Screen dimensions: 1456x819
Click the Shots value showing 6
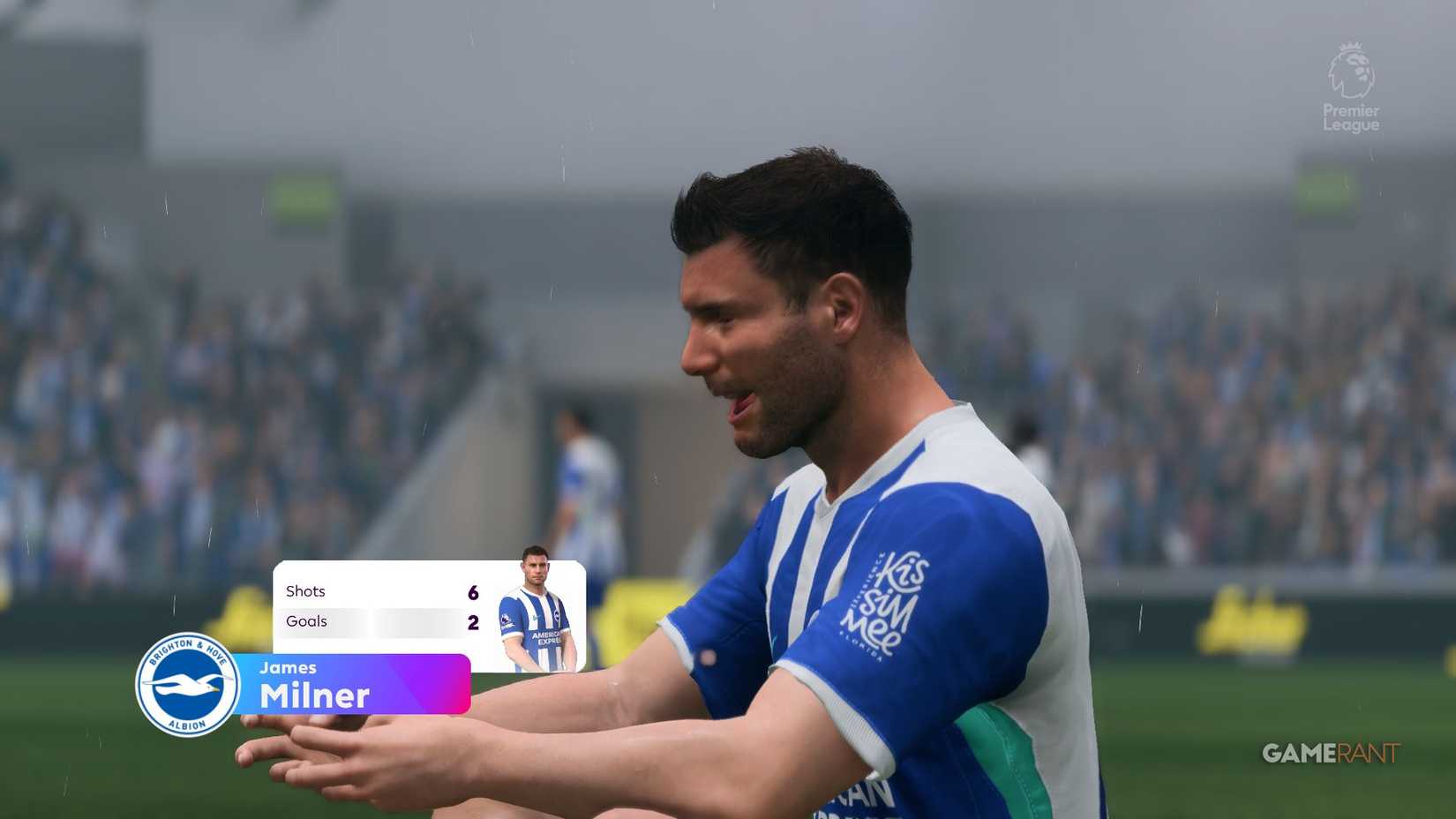472,591
